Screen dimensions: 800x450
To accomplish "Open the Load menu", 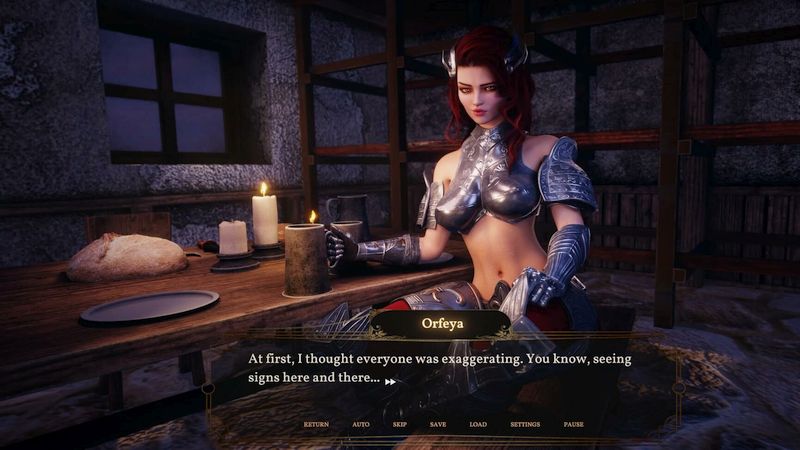I will click(478, 424).
